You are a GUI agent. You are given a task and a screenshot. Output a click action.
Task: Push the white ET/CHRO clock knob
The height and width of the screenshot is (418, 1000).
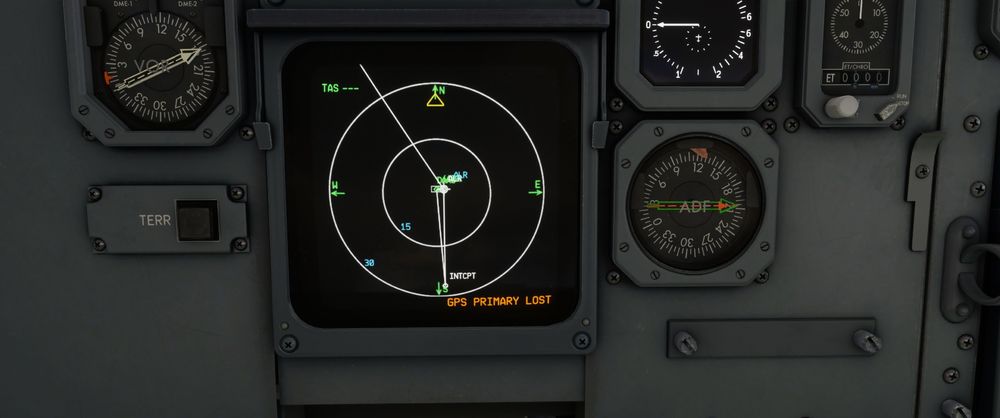tap(842, 105)
